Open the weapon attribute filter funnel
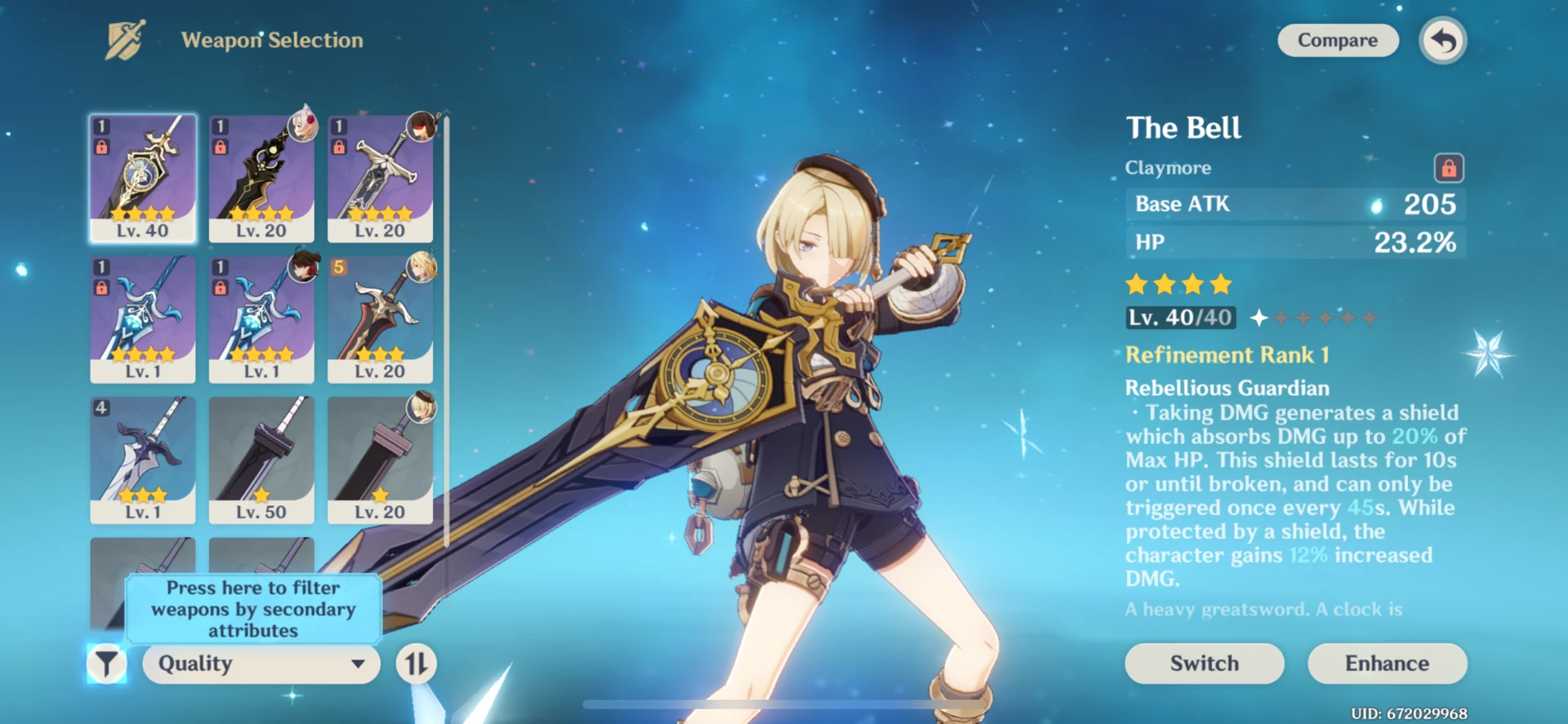 click(x=106, y=664)
